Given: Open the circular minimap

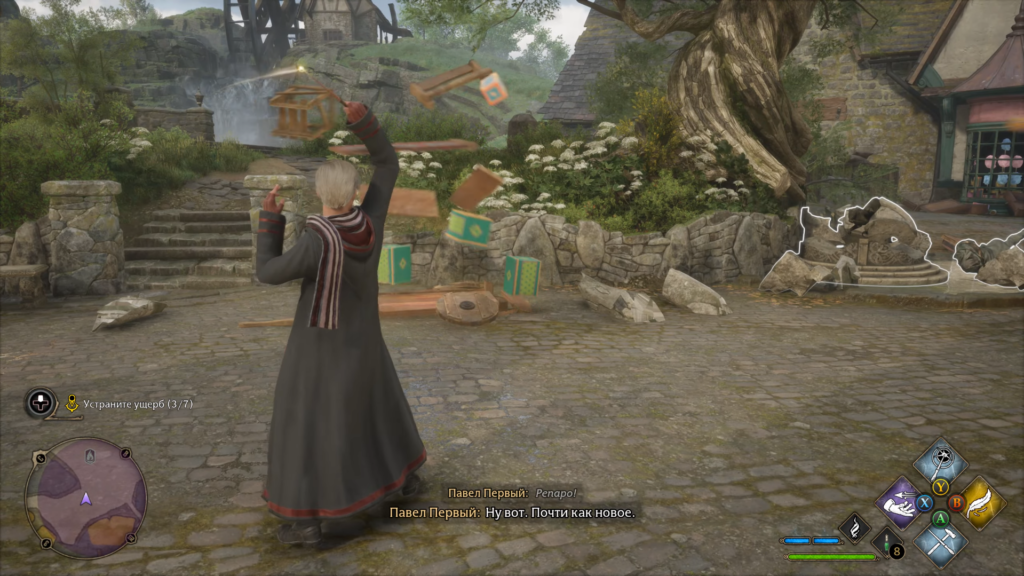Looking at the screenshot, I should (x=86, y=497).
